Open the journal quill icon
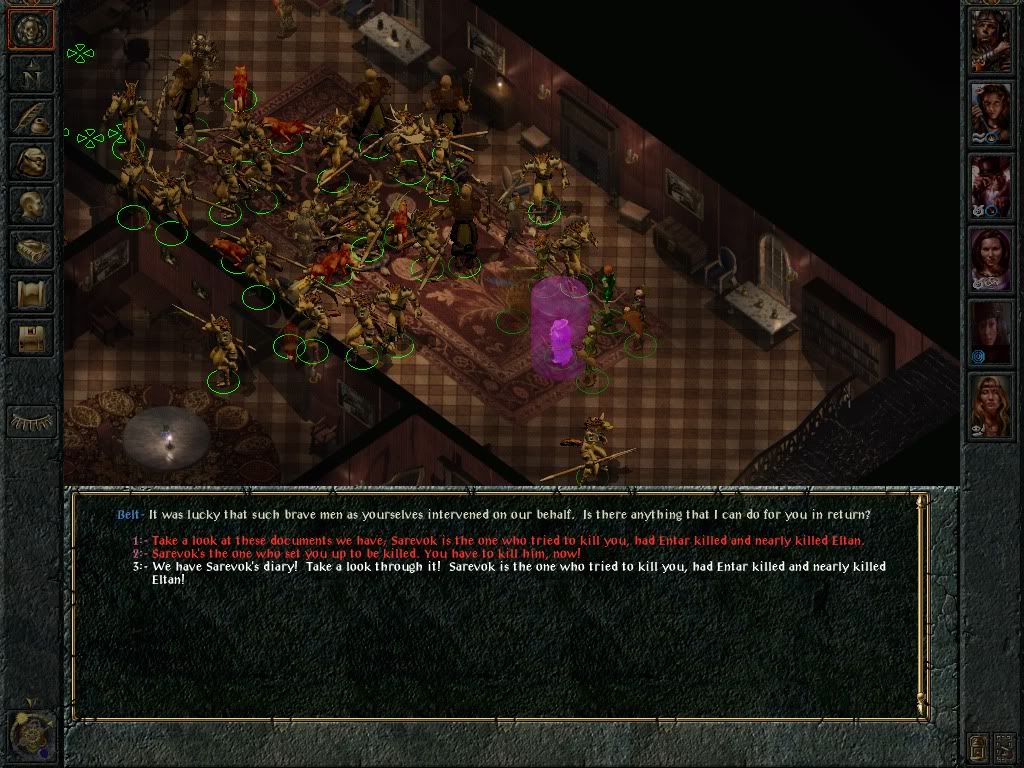 31,117
